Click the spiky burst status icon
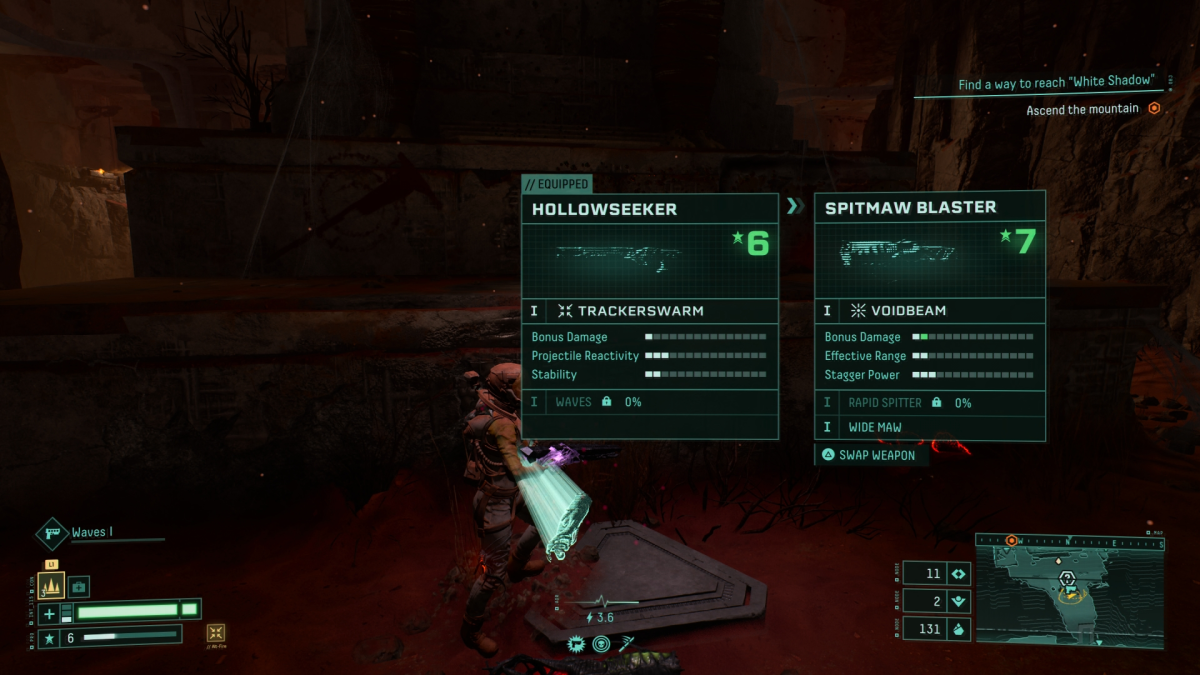The height and width of the screenshot is (675, 1200). pyautogui.click(x=576, y=644)
